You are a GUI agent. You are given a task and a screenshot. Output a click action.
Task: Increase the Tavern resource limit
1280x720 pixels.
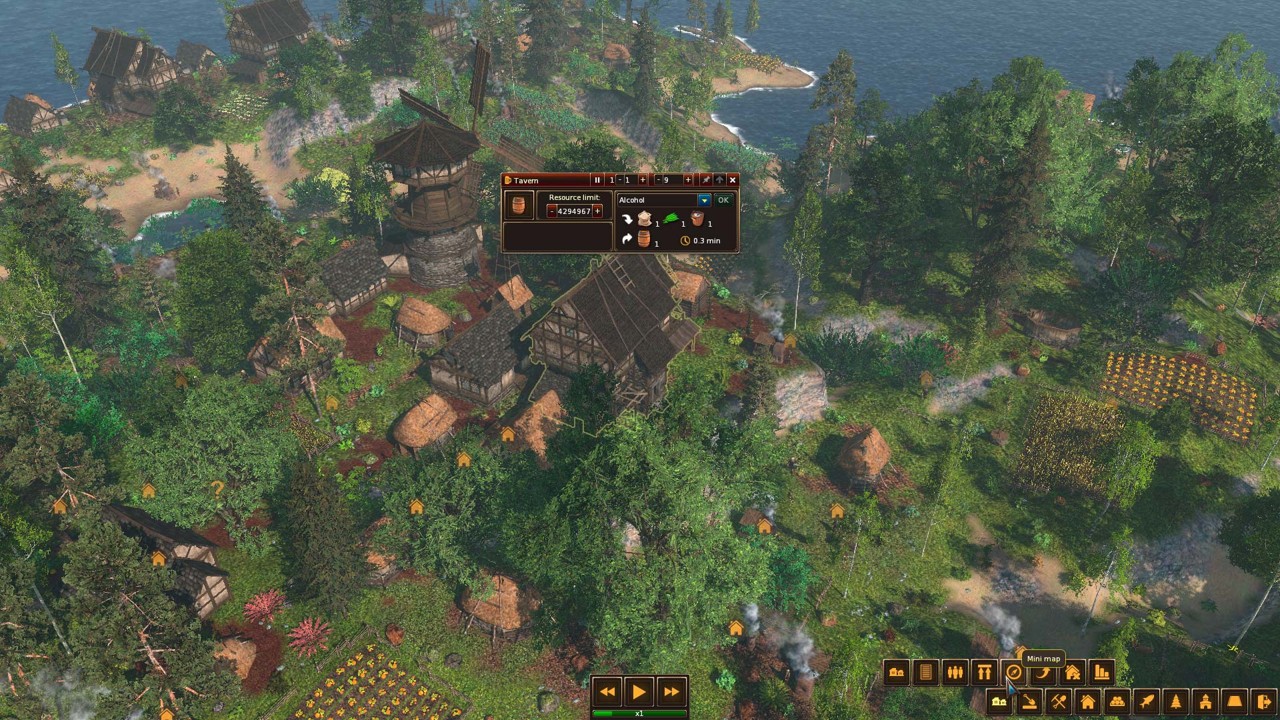pos(598,212)
